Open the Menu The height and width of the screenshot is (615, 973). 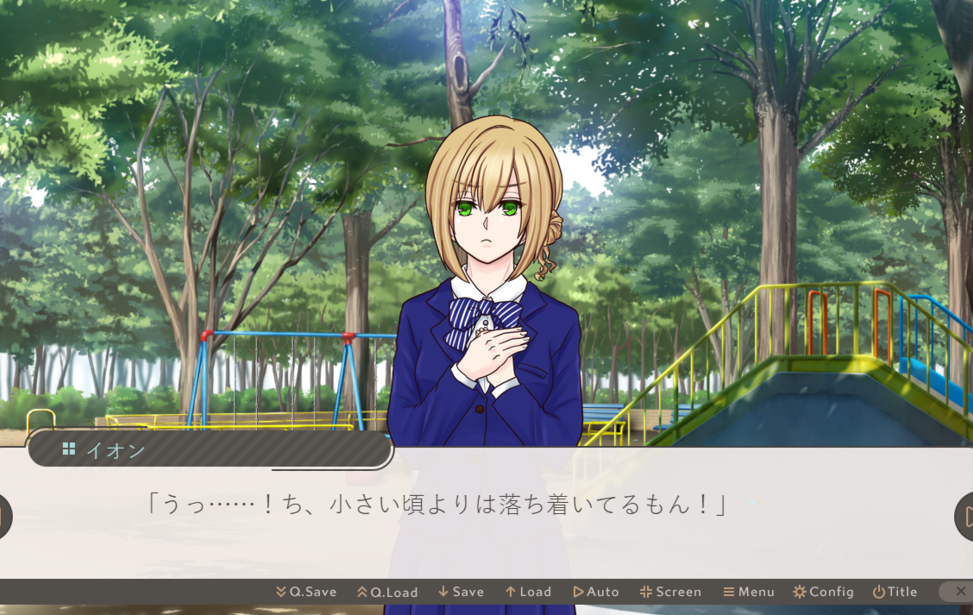click(749, 592)
